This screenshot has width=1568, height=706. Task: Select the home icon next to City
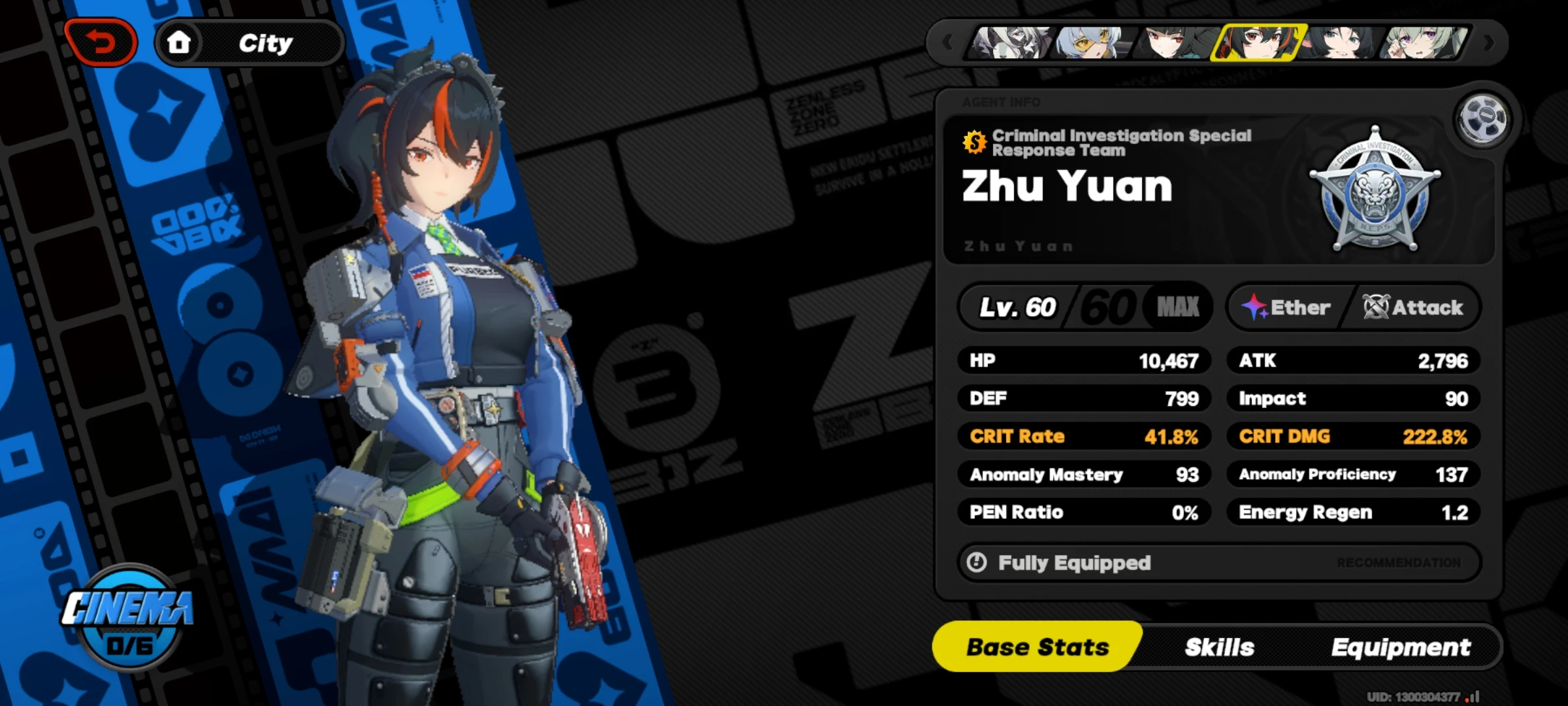[x=178, y=41]
